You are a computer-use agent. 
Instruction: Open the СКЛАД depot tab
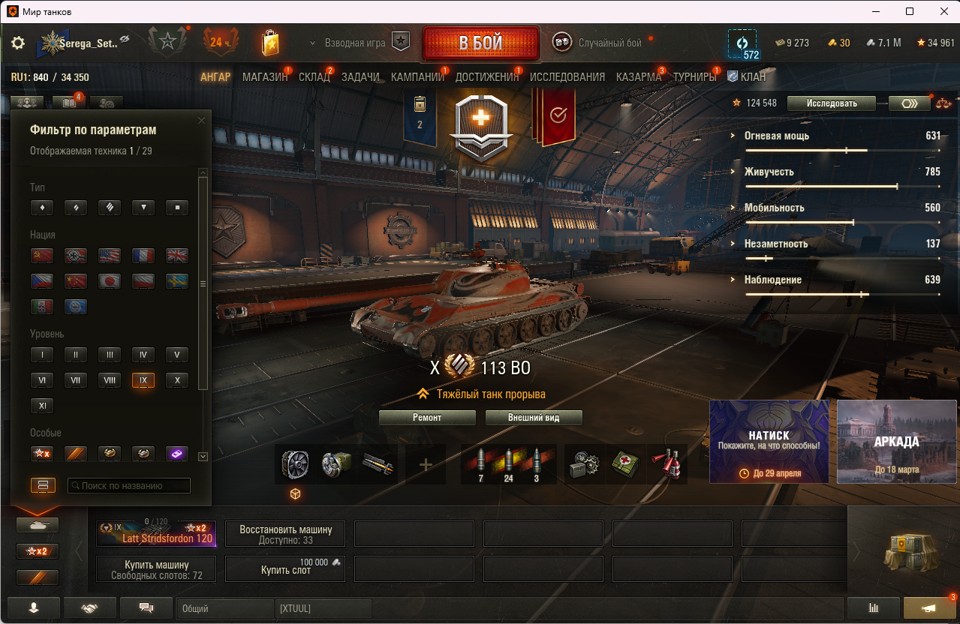(x=314, y=77)
